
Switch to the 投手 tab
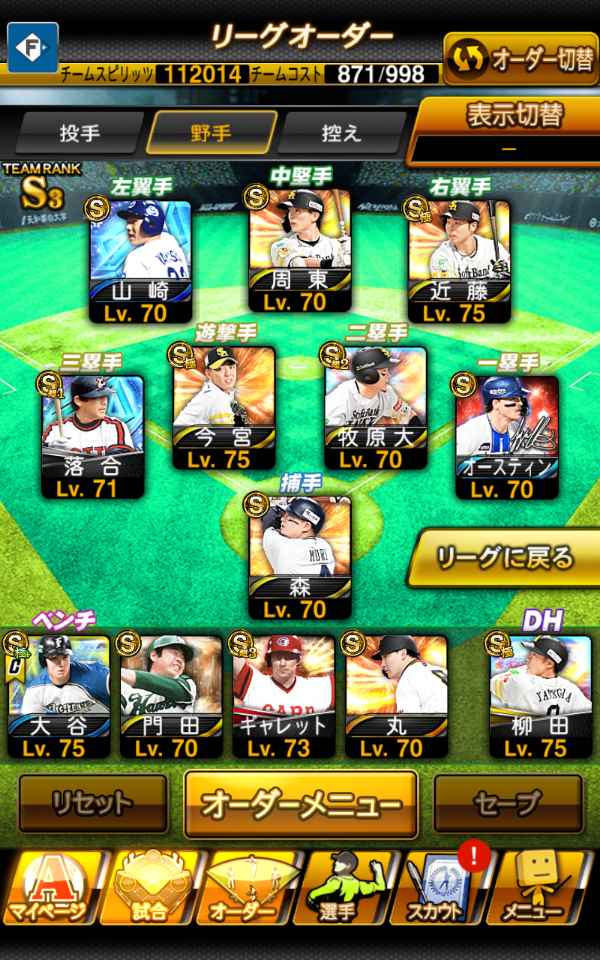pyautogui.click(x=80, y=133)
